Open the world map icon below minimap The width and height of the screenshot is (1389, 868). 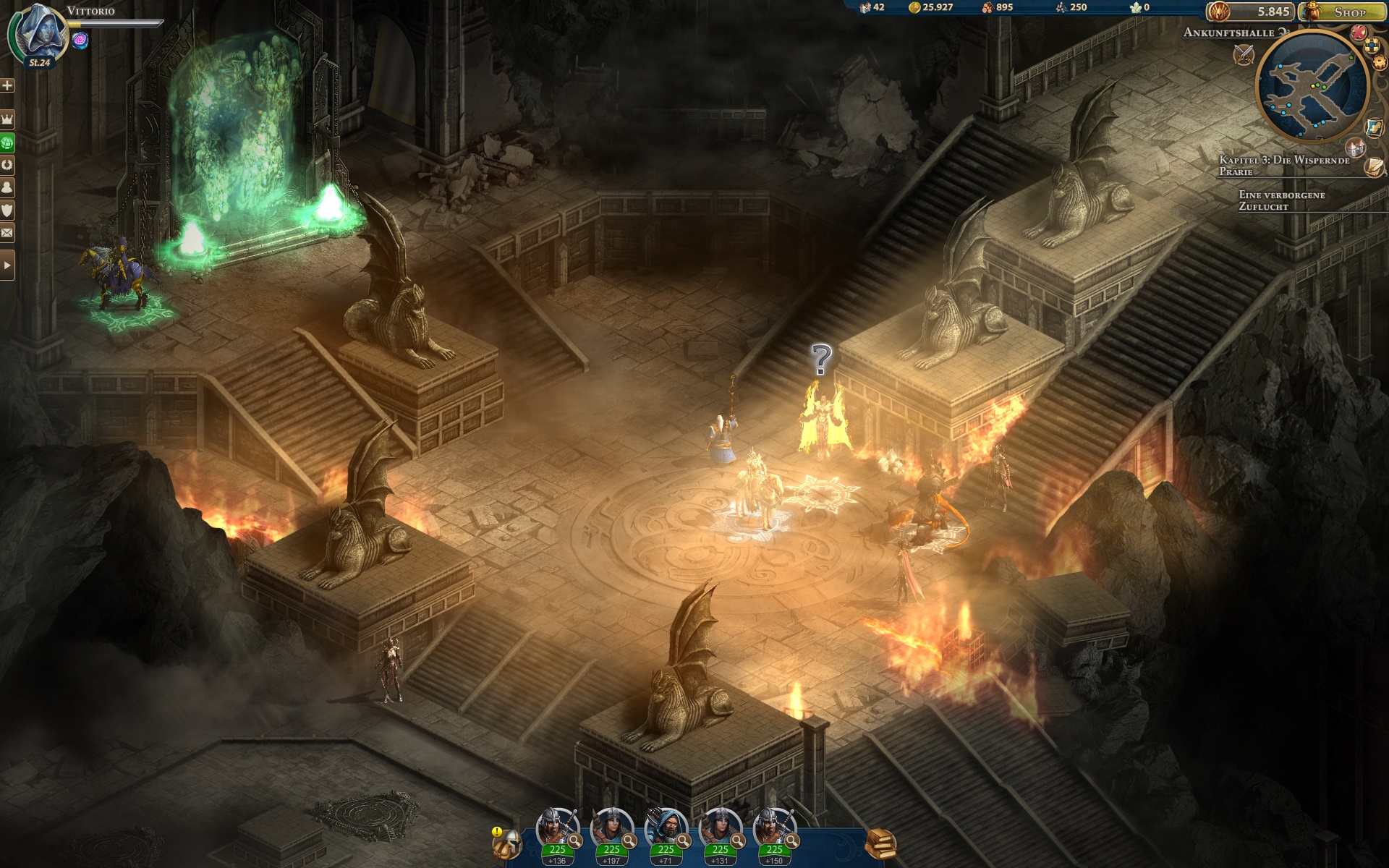[x=1375, y=127]
